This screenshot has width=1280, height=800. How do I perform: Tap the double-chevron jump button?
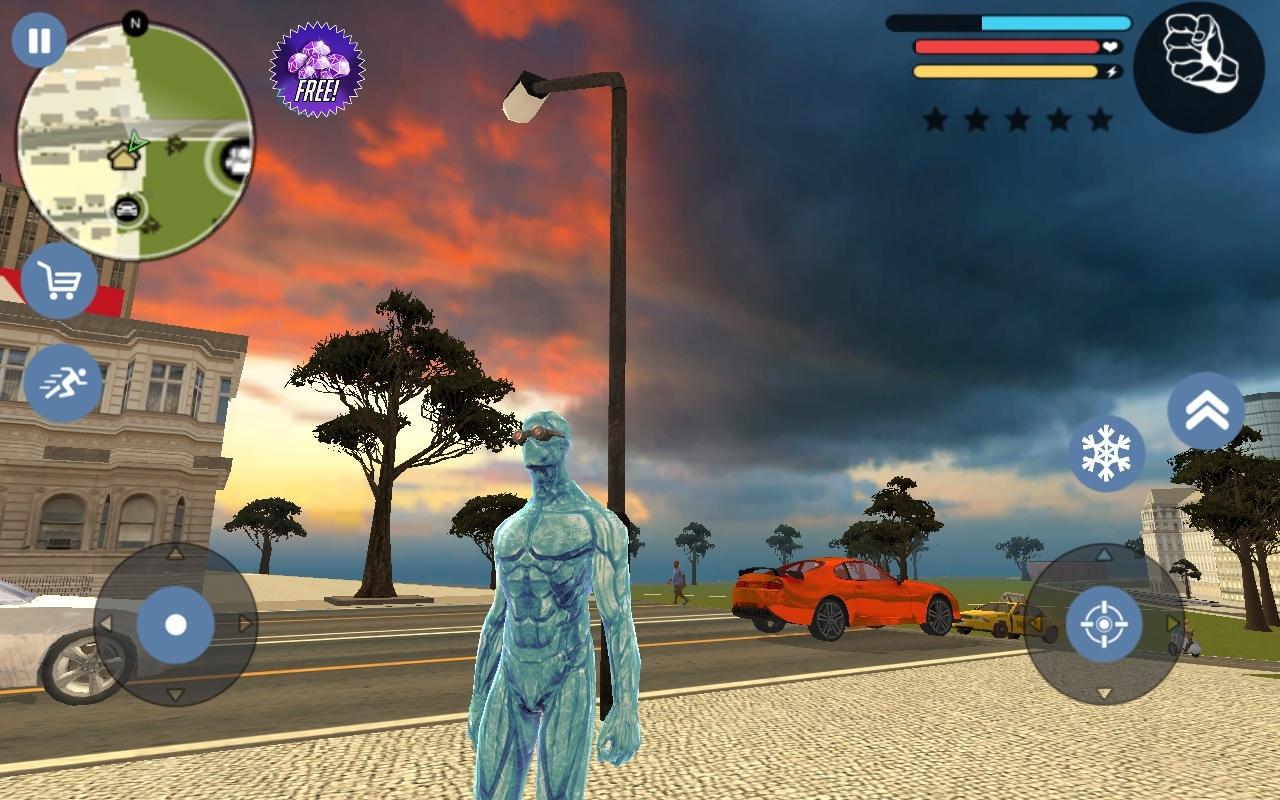1205,410
